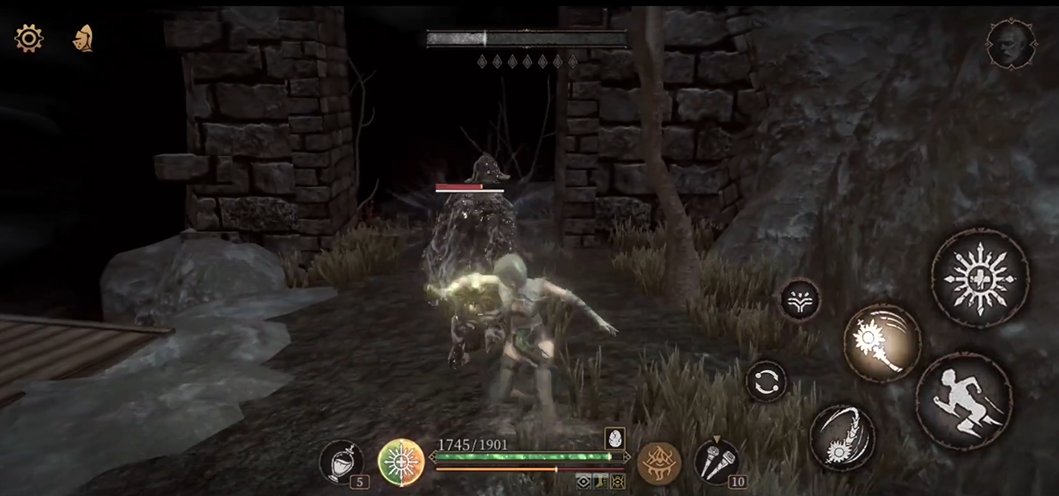1059x496 pixels.
Task: Tap the orange eye sigil button
Action: [x=659, y=462]
